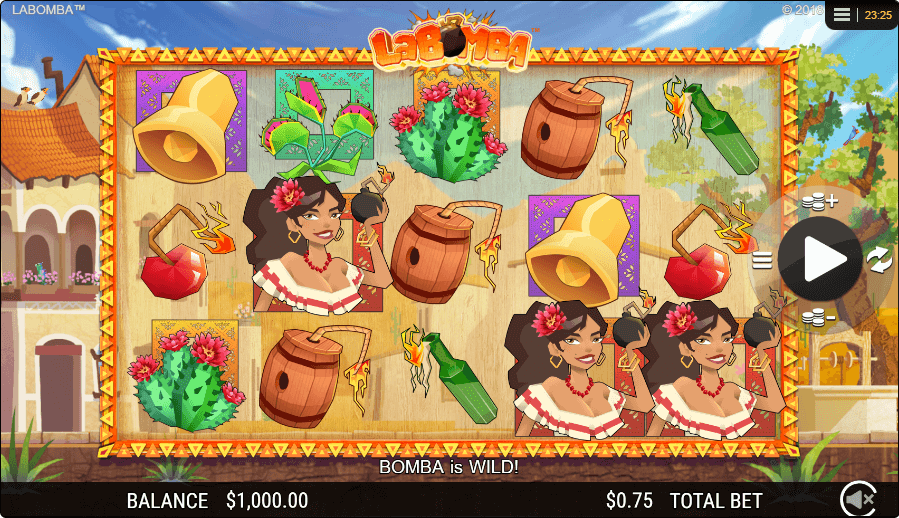Image resolution: width=899 pixels, height=518 pixels.
Task: Spin the reels with the play button
Action: pyautogui.click(x=821, y=260)
